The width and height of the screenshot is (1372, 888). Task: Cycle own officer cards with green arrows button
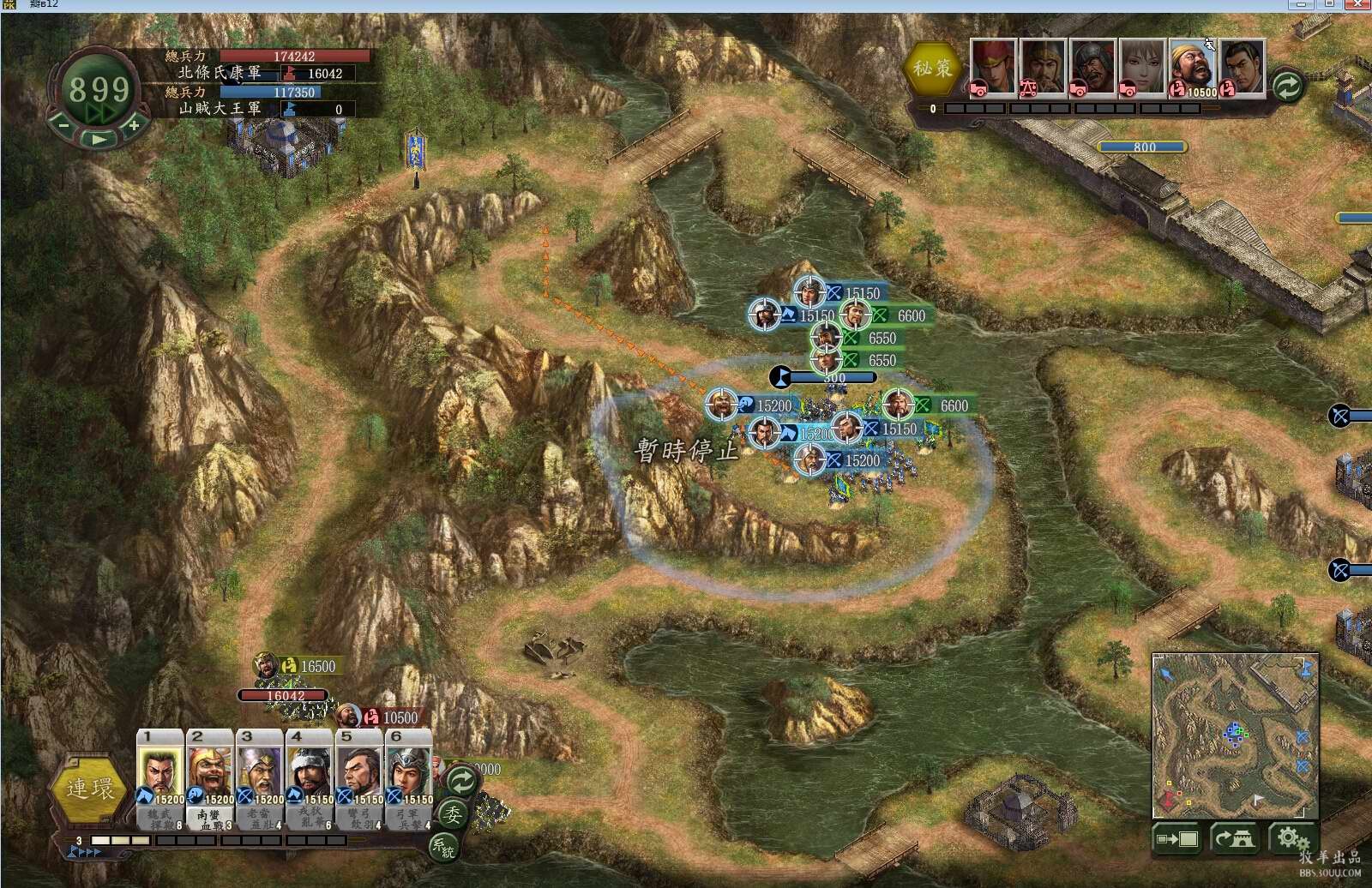(x=461, y=780)
